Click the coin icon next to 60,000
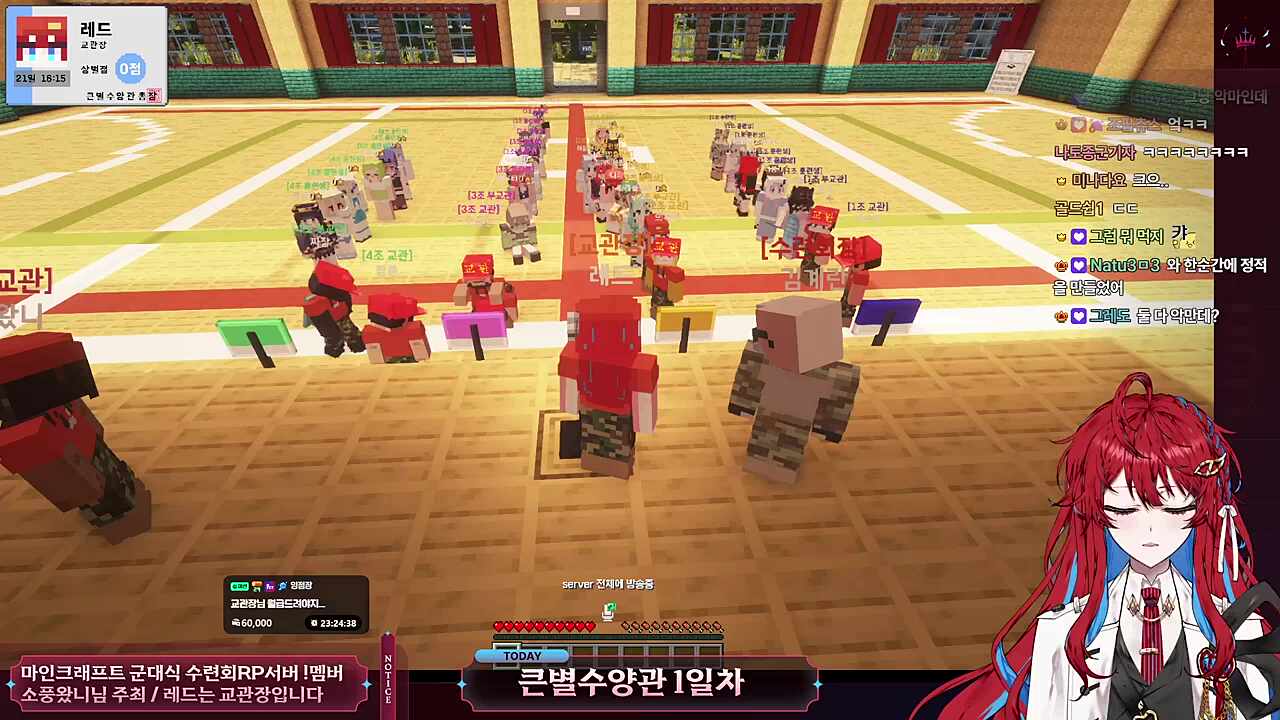Screen dimensions: 1280x720 point(238,622)
